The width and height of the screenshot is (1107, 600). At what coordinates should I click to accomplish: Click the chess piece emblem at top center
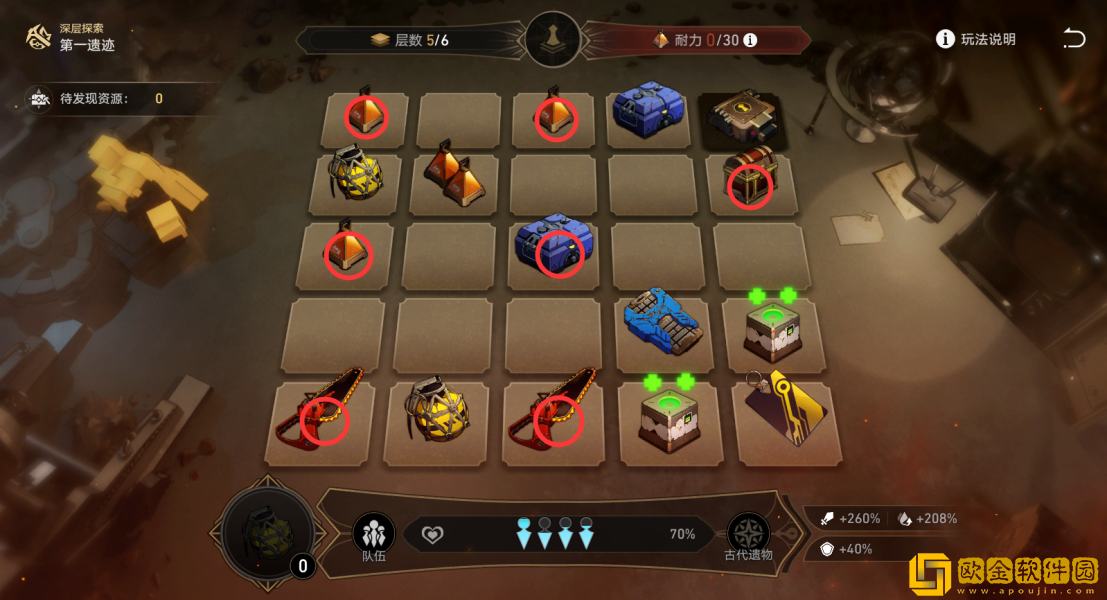pyautogui.click(x=553, y=41)
